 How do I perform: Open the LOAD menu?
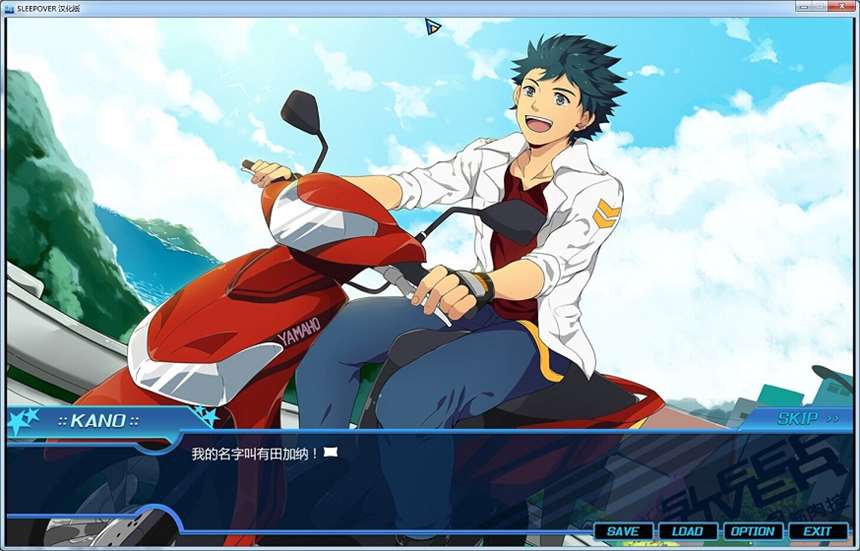tap(687, 531)
